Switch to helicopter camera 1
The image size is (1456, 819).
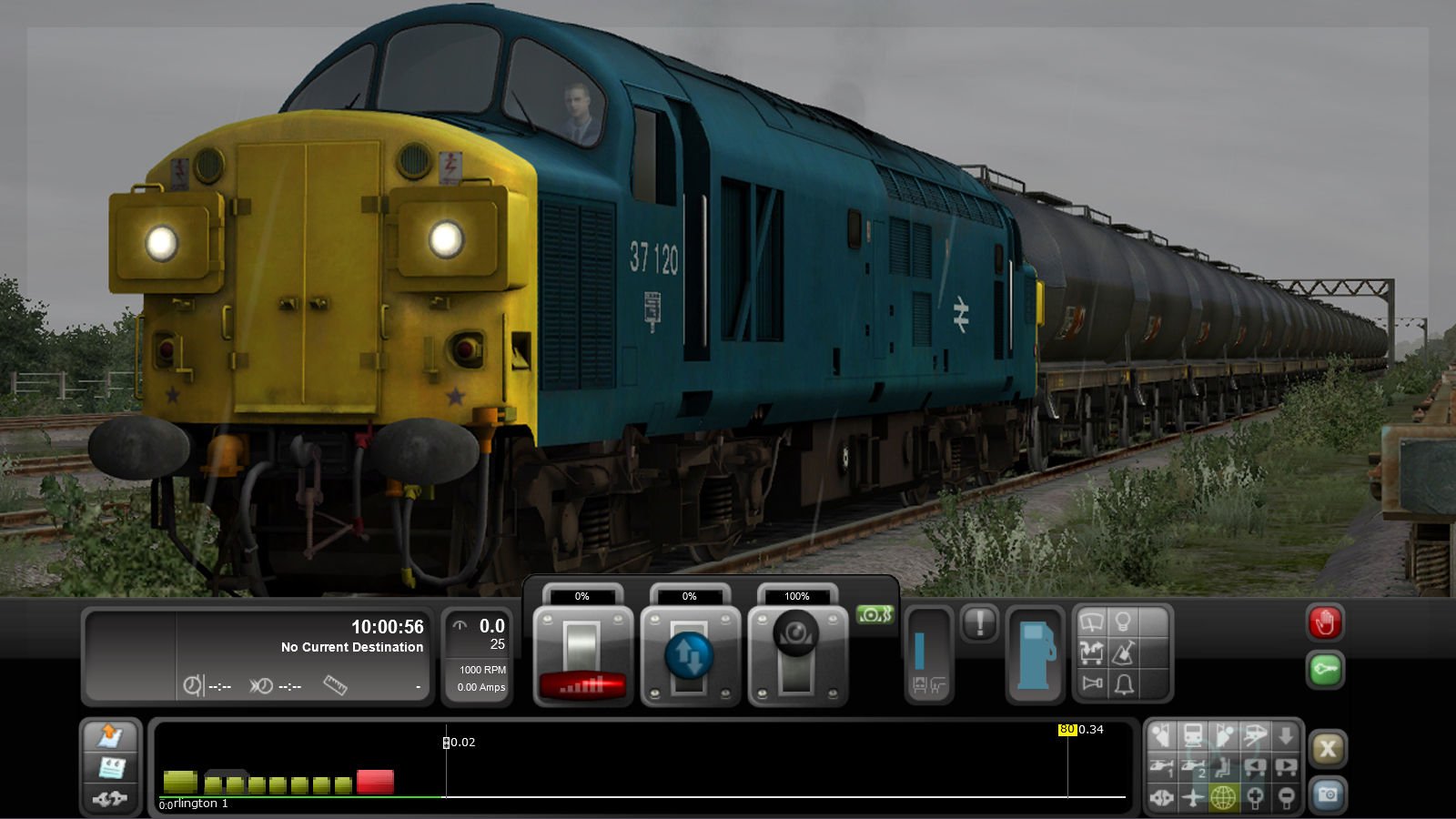coord(1162,768)
